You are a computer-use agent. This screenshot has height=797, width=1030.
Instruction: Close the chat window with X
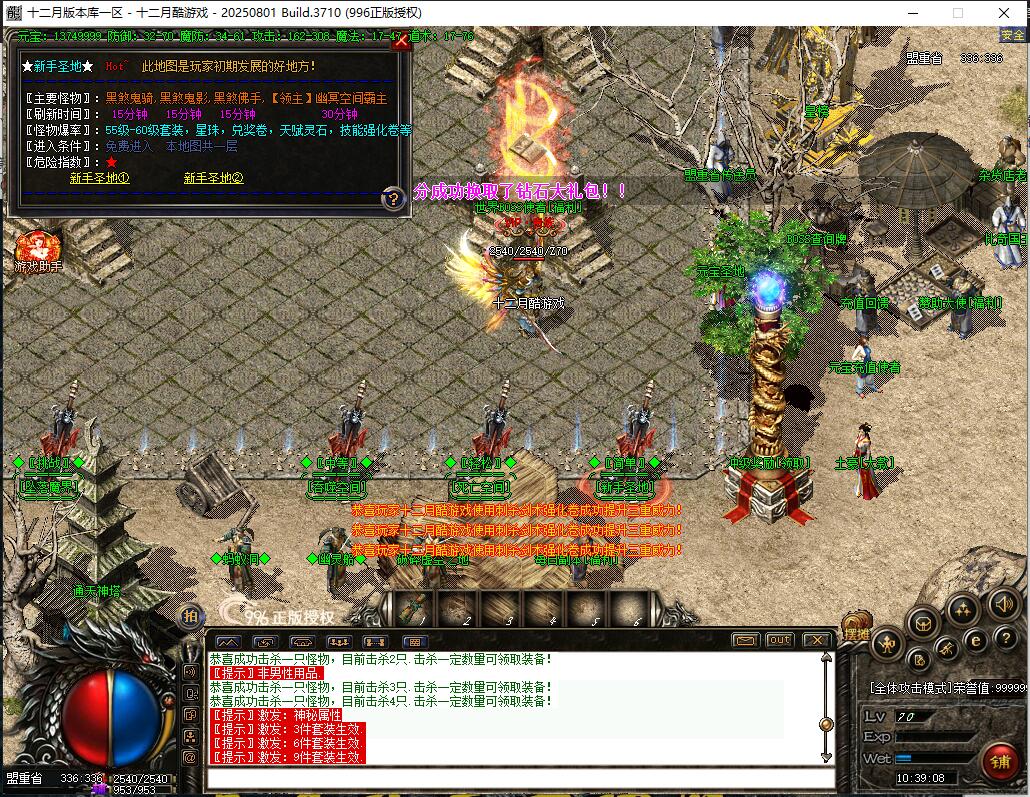(x=816, y=640)
